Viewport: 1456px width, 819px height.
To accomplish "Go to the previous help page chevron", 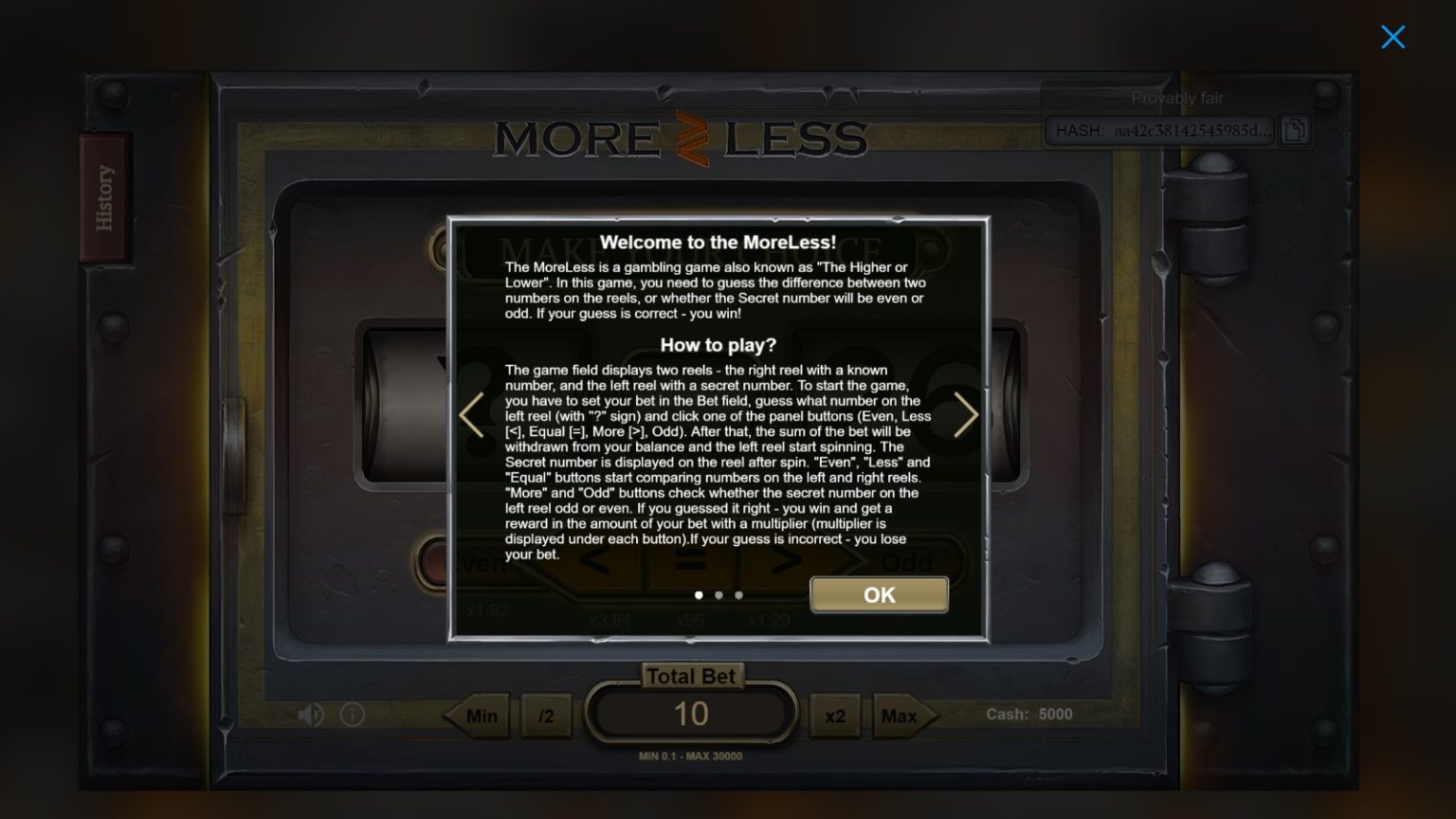I will coord(471,415).
